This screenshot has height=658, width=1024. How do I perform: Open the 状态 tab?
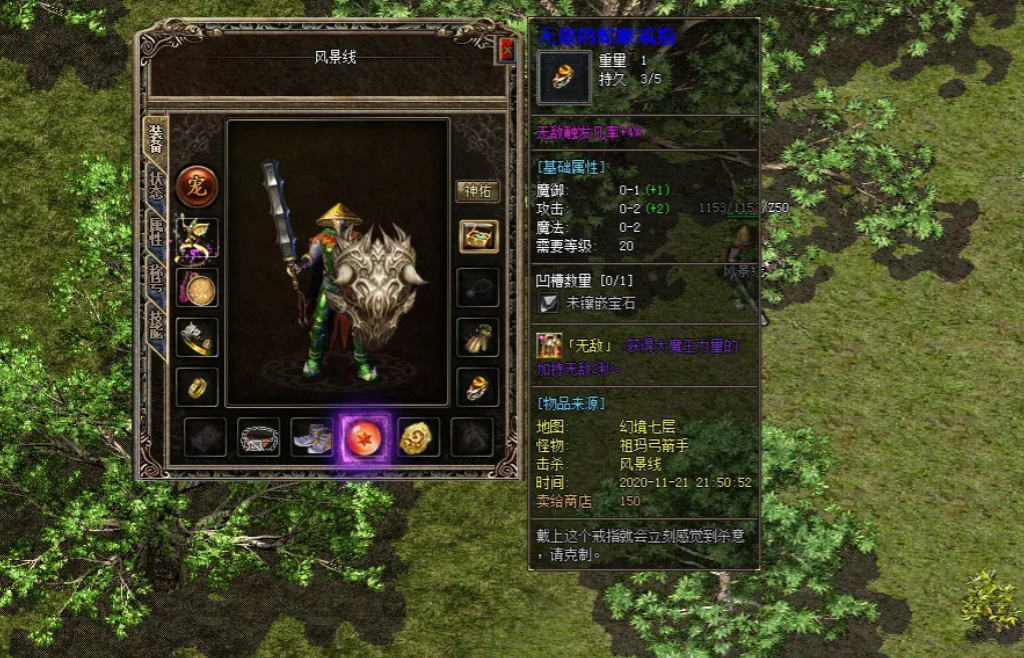(156, 183)
